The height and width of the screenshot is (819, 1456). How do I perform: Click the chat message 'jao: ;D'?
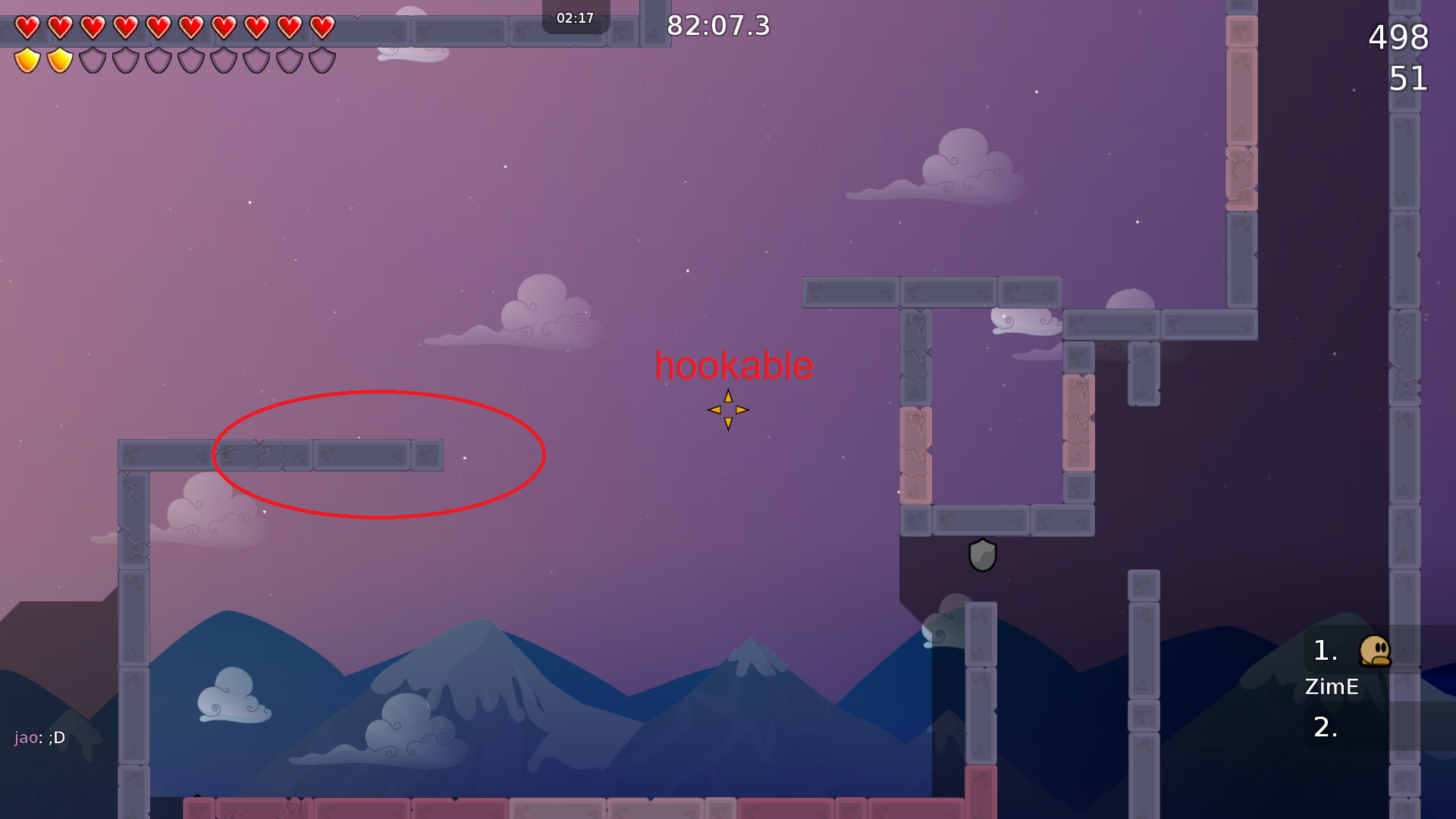(x=38, y=737)
